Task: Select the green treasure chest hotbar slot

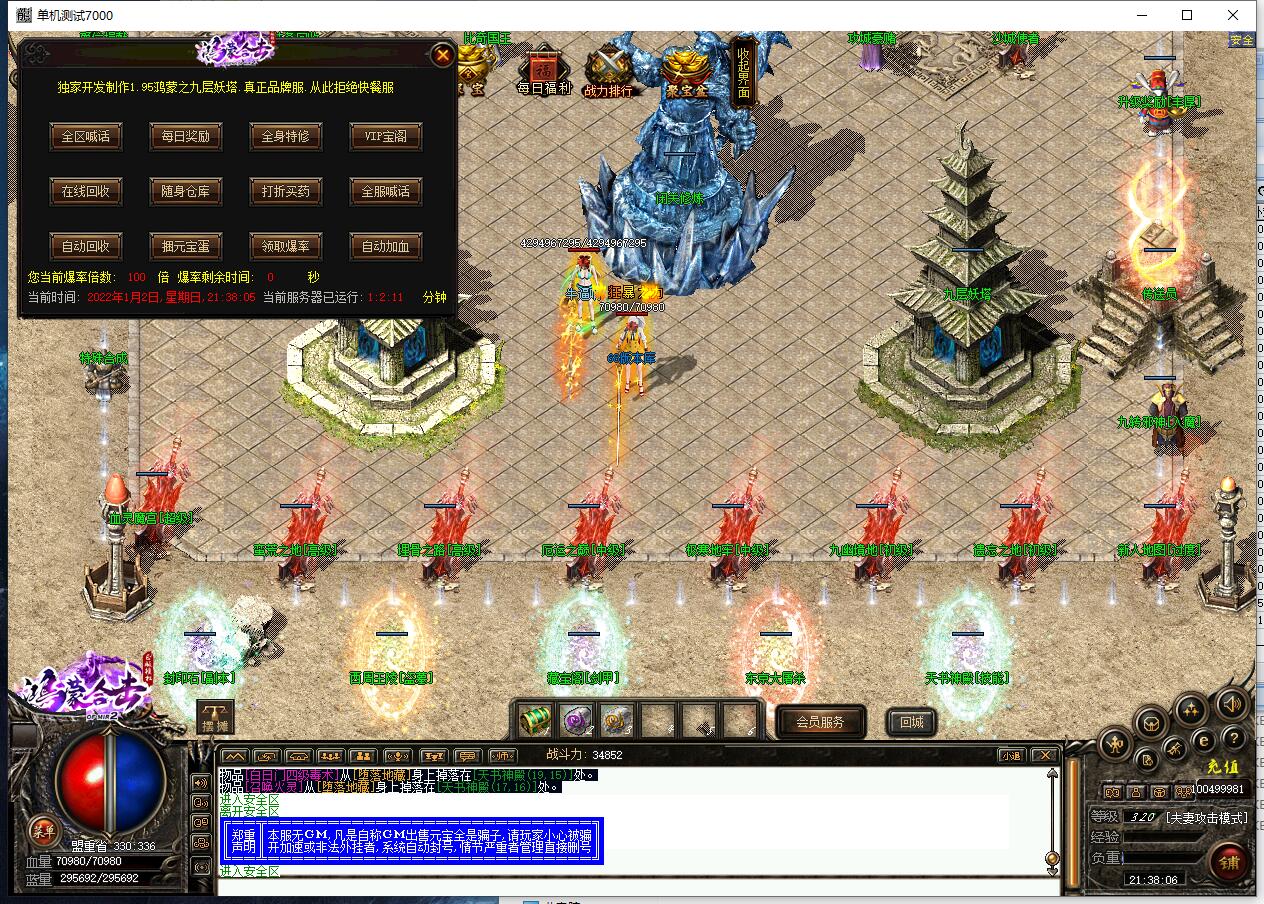Action: click(x=537, y=719)
